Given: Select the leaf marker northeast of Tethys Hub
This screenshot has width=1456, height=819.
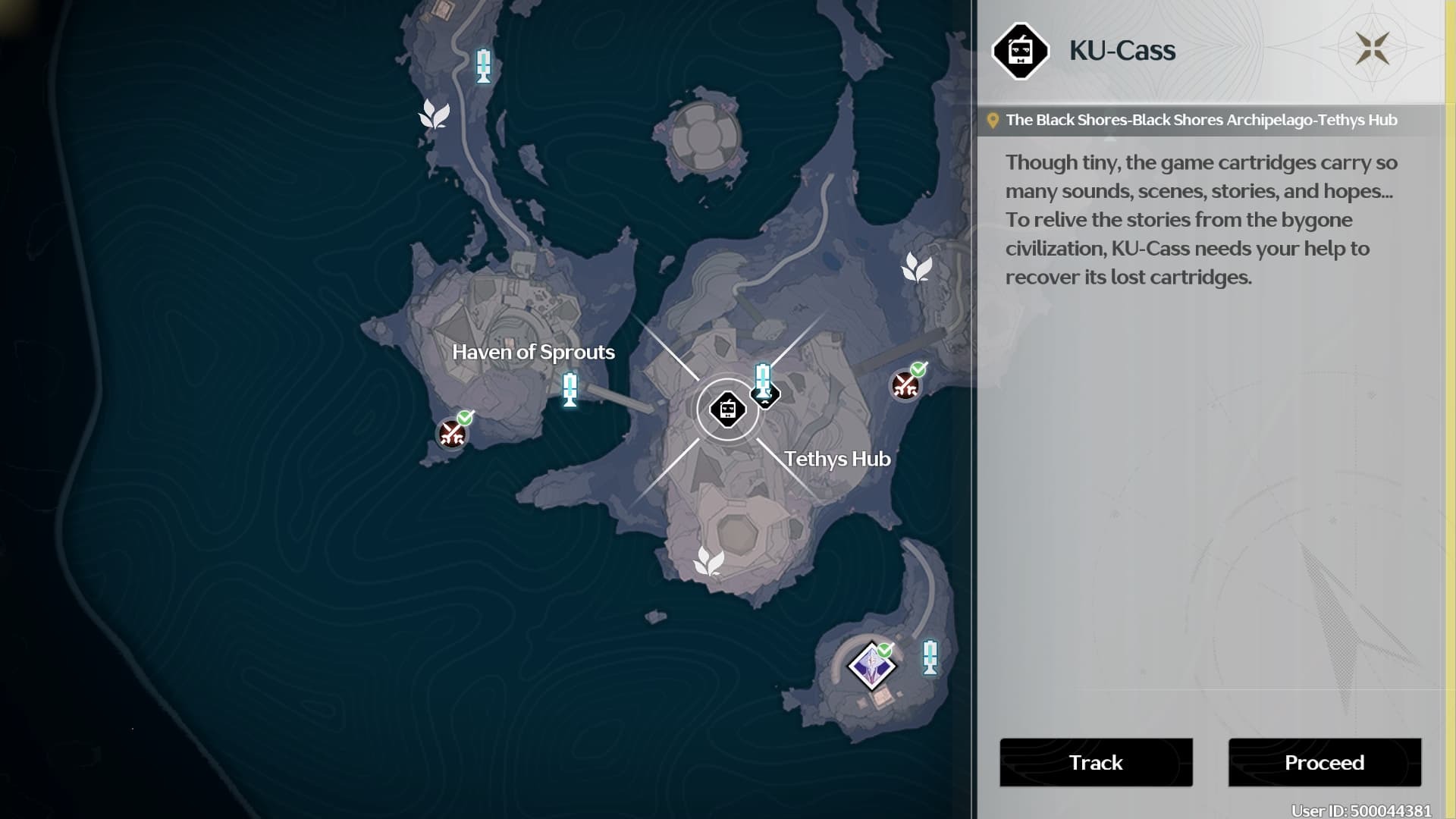Looking at the screenshot, I should click(x=916, y=268).
